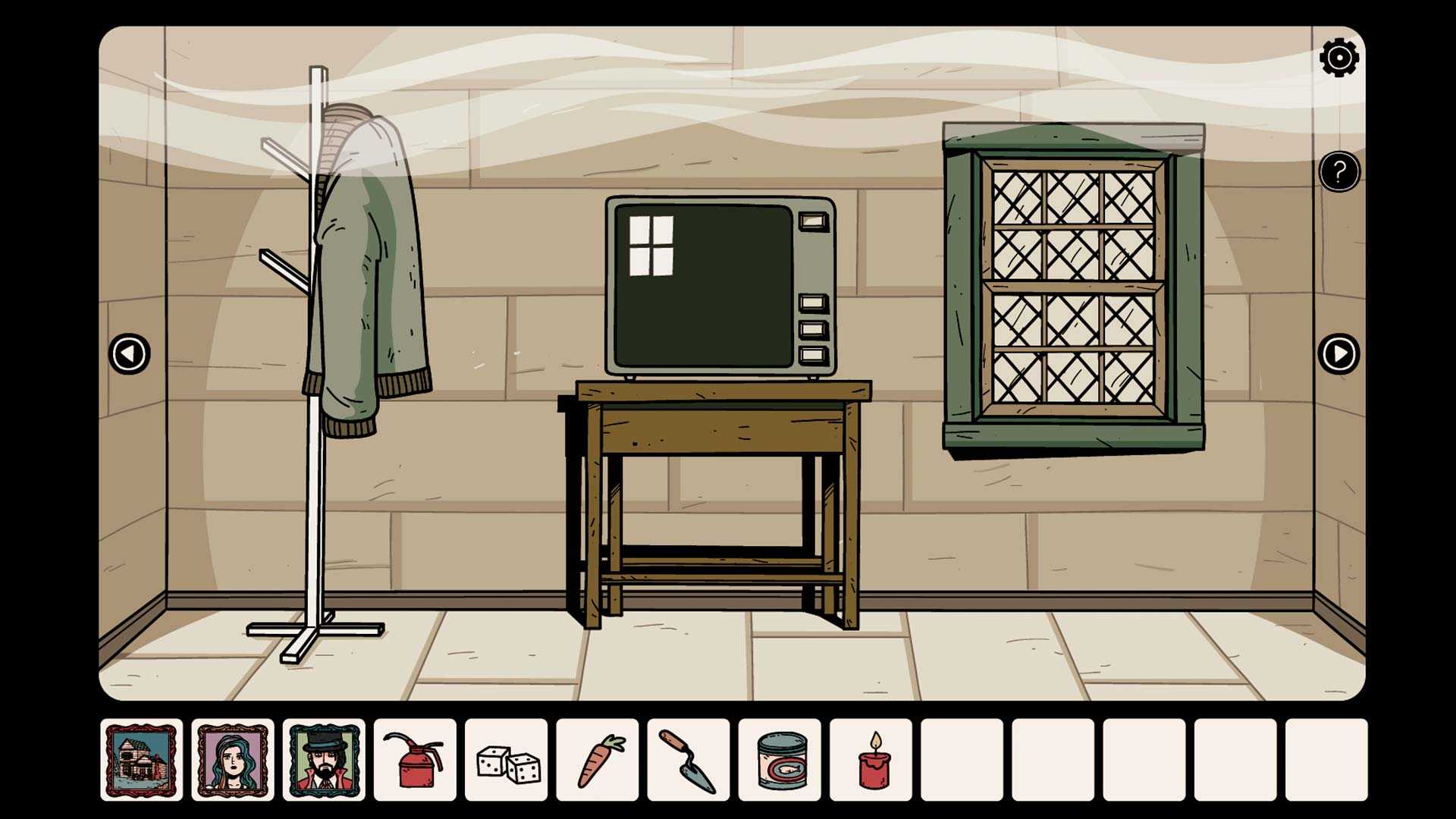Viewport: 1456px width, 819px height.
Task: Choose the garden trowel item
Action: 689,760
